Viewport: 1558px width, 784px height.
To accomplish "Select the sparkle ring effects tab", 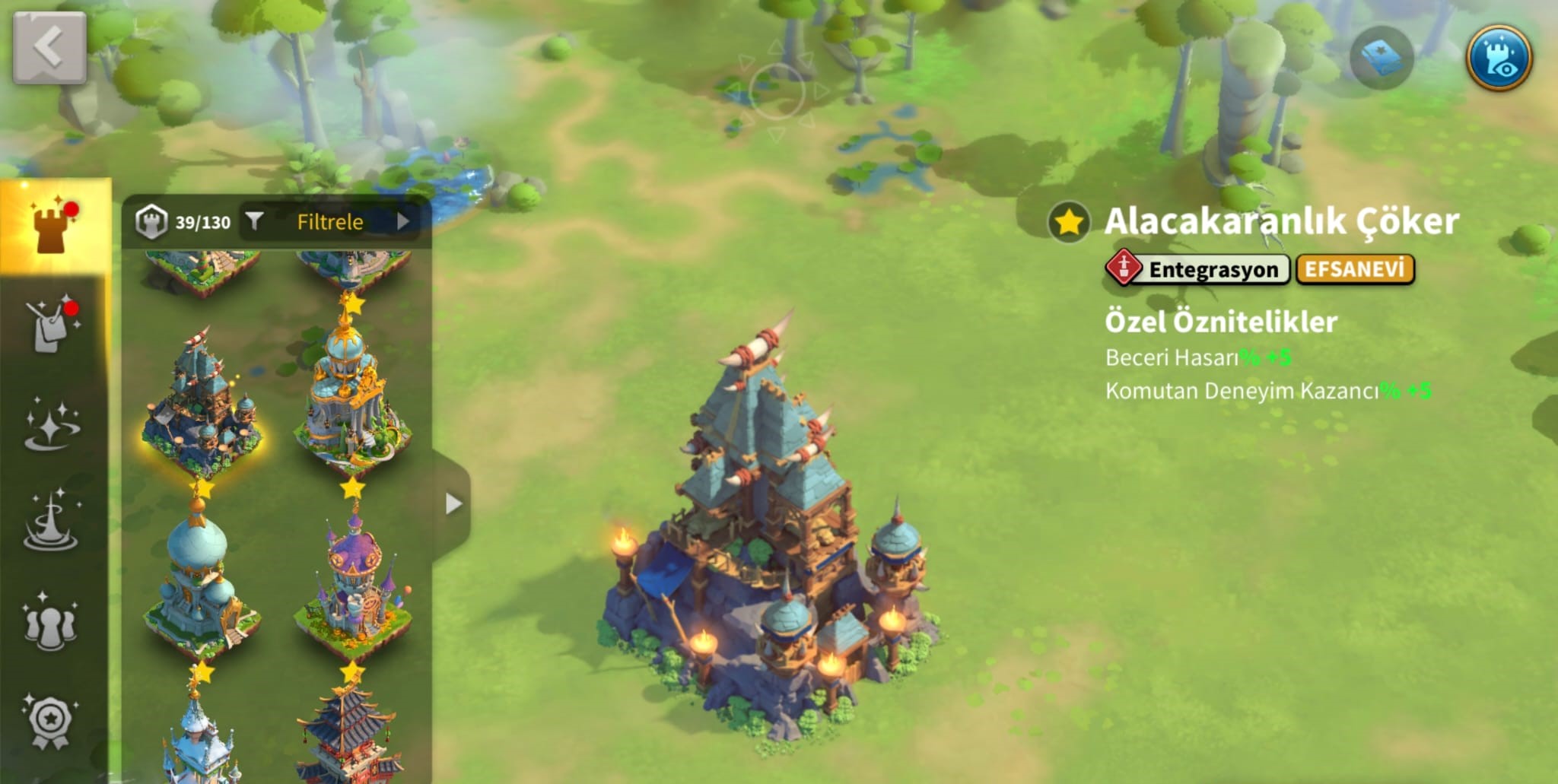I will [51, 423].
